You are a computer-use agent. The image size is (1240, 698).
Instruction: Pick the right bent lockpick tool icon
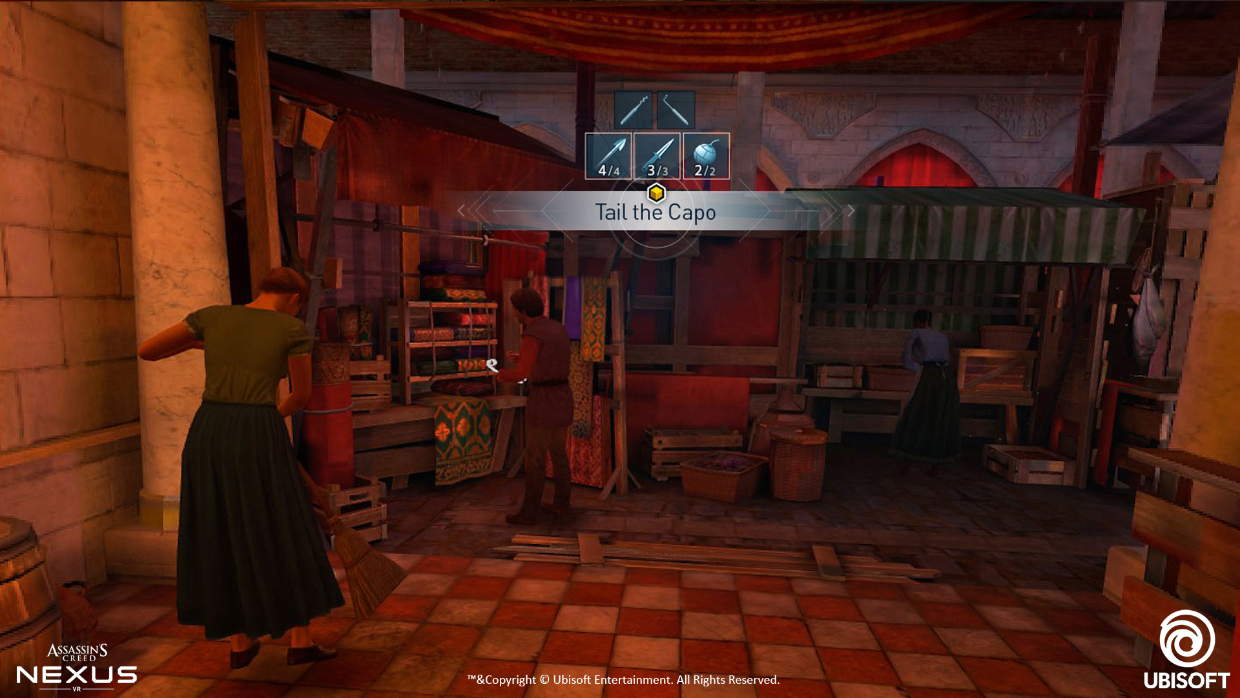pyautogui.click(x=675, y=109)
